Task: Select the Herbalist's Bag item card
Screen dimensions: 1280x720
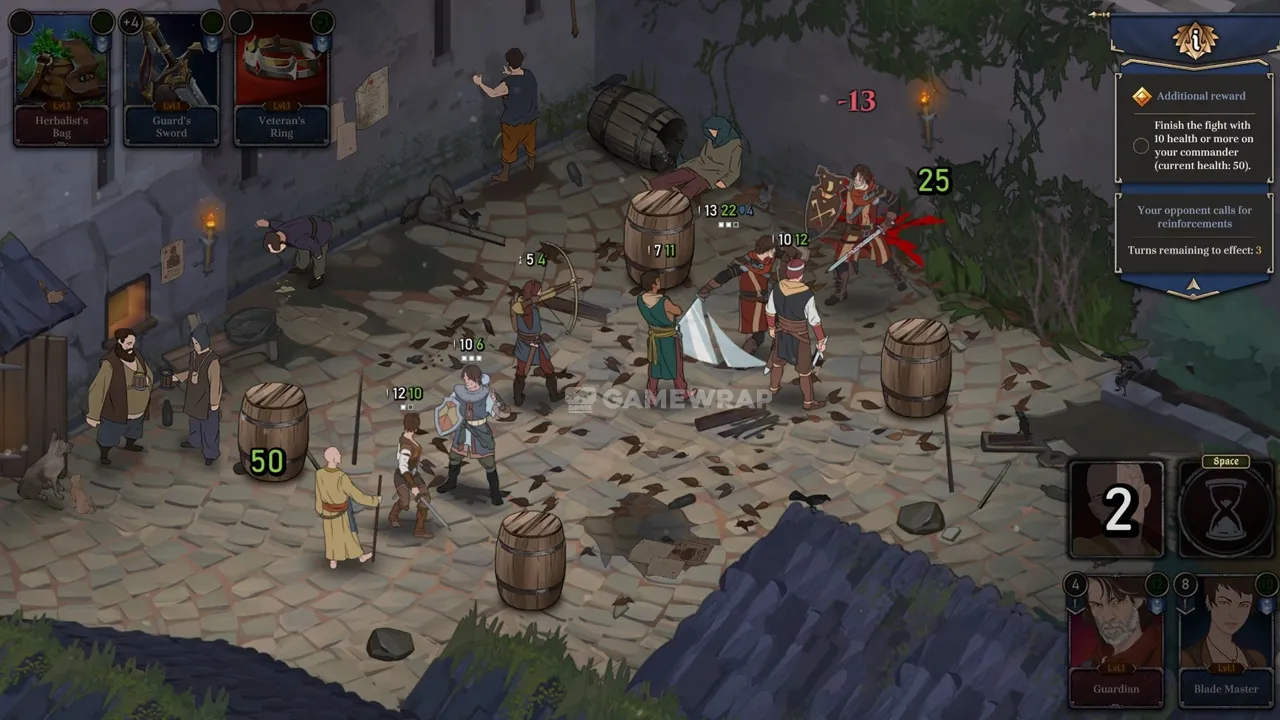Action: 62,80
